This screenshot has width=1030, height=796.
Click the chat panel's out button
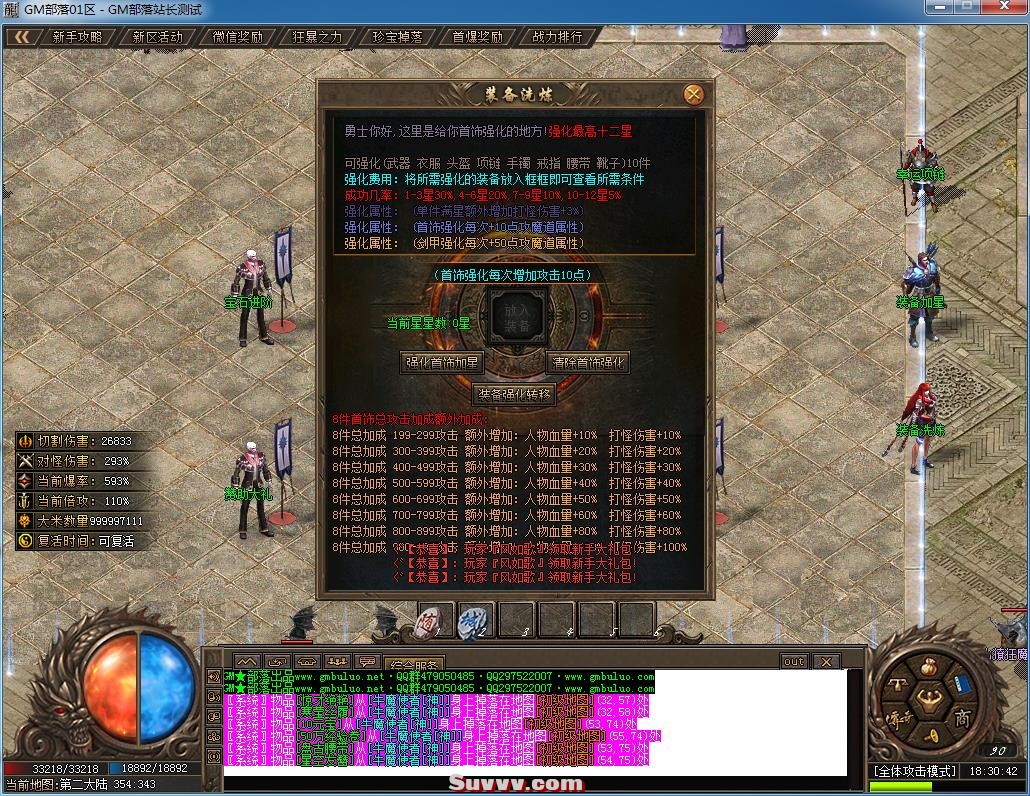tap(793, 661)
